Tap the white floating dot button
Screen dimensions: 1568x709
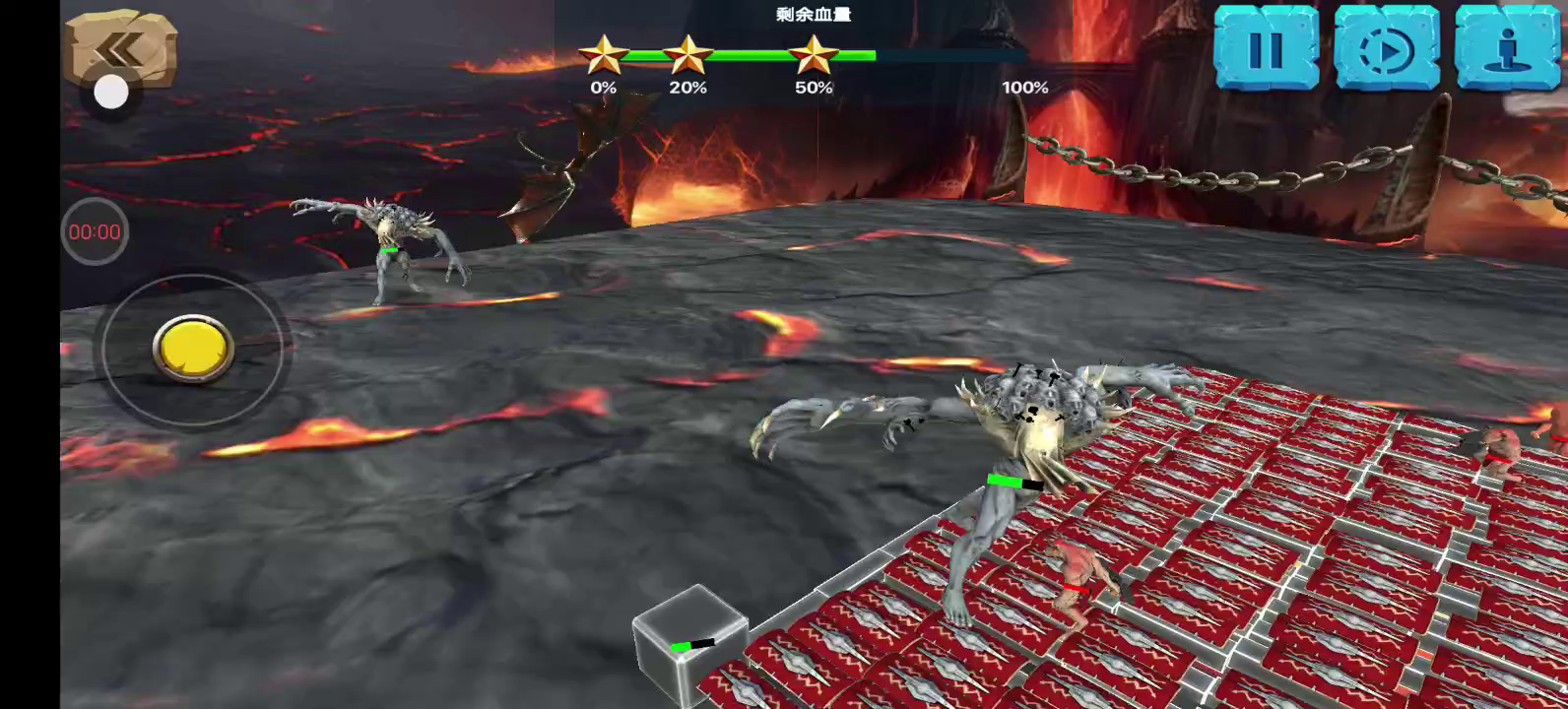(x=111, y=94)
